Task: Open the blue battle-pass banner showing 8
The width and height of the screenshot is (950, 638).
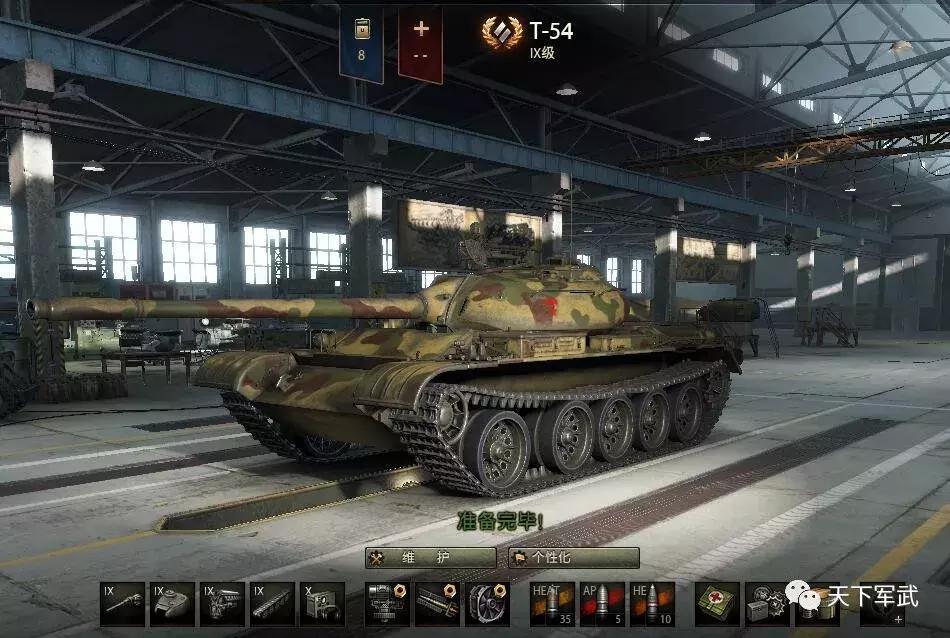Action: pos(361,45)
